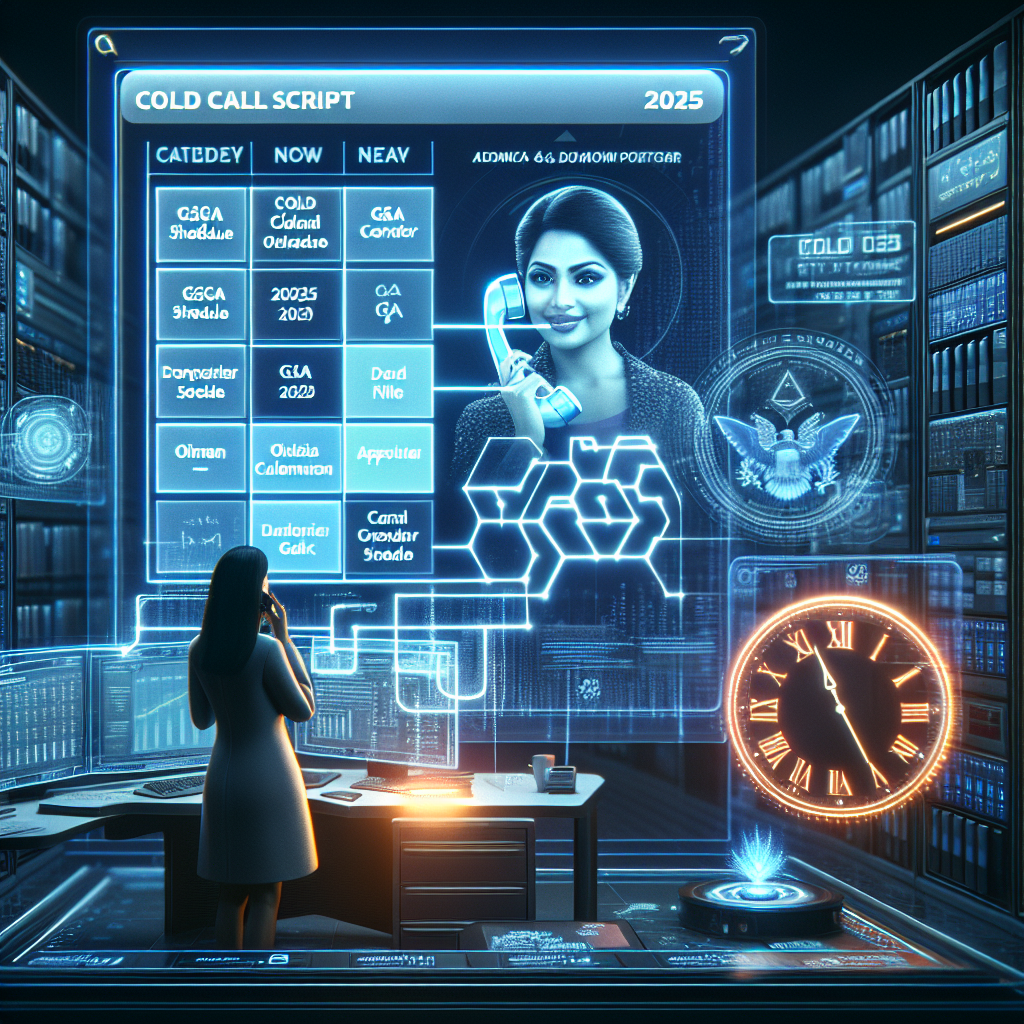The width and height of the screenshot is (1024, 1024).
Task: Switch to the NOW column header
Action: coord(297,156)
